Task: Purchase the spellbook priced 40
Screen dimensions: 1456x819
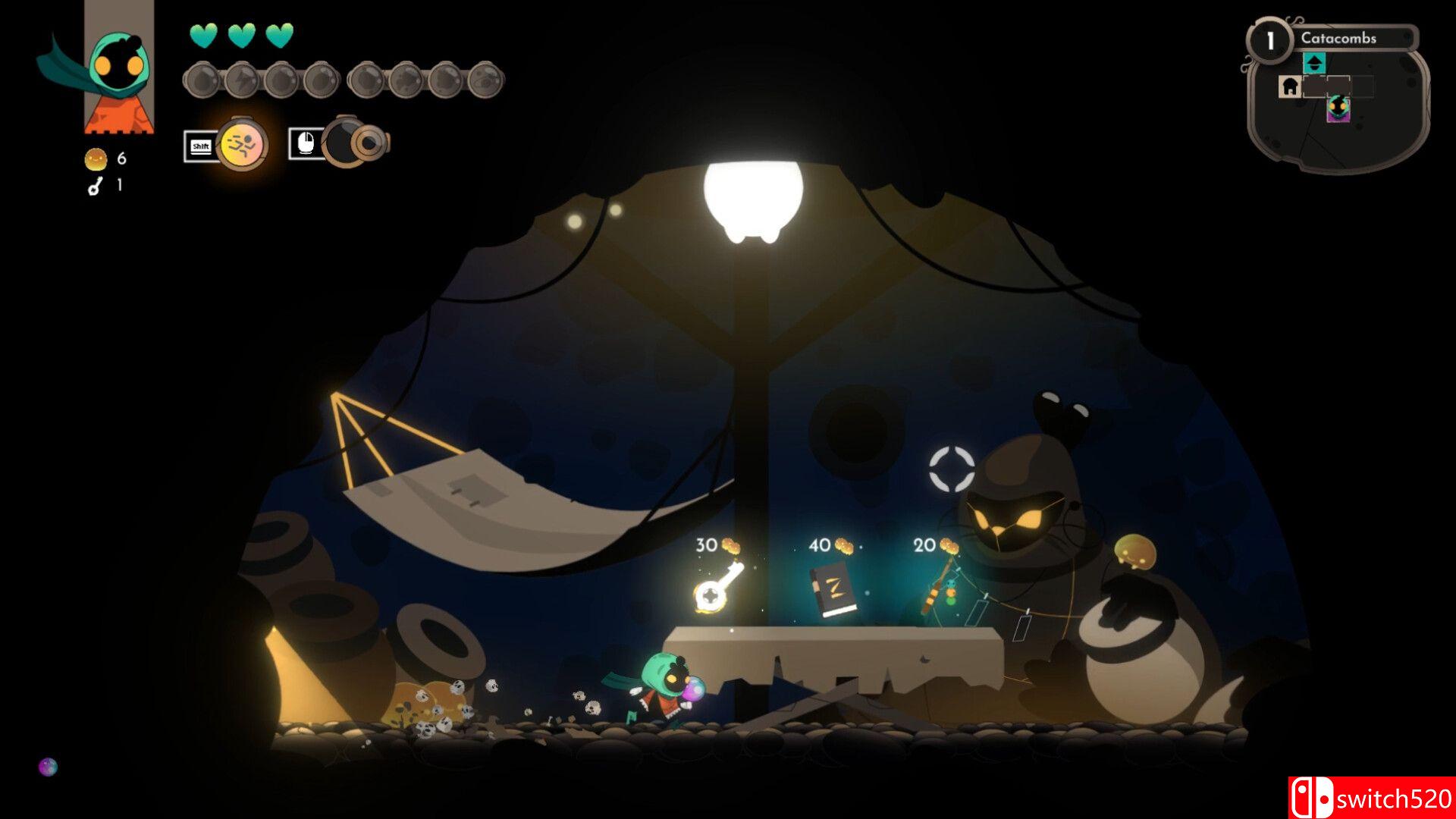Action: (833, 591)
